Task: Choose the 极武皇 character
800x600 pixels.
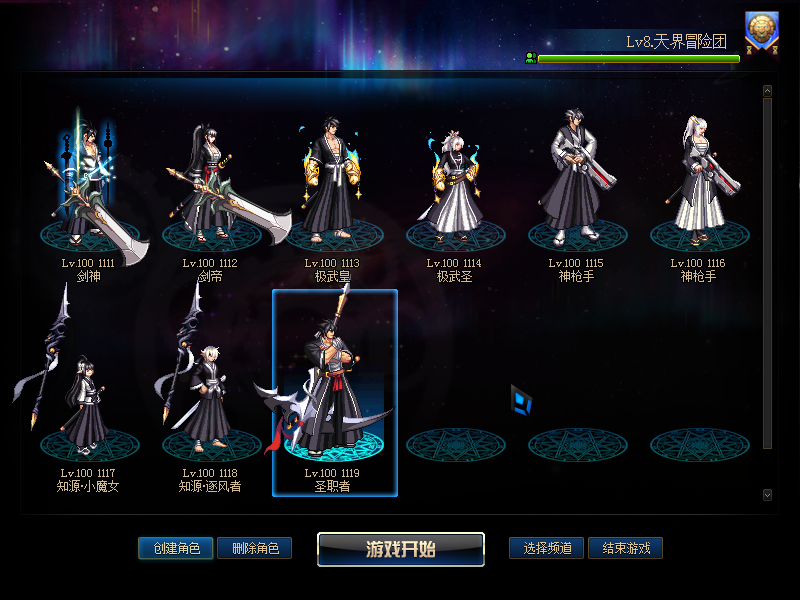Action: pyautogui.click(x=332, y=190)
